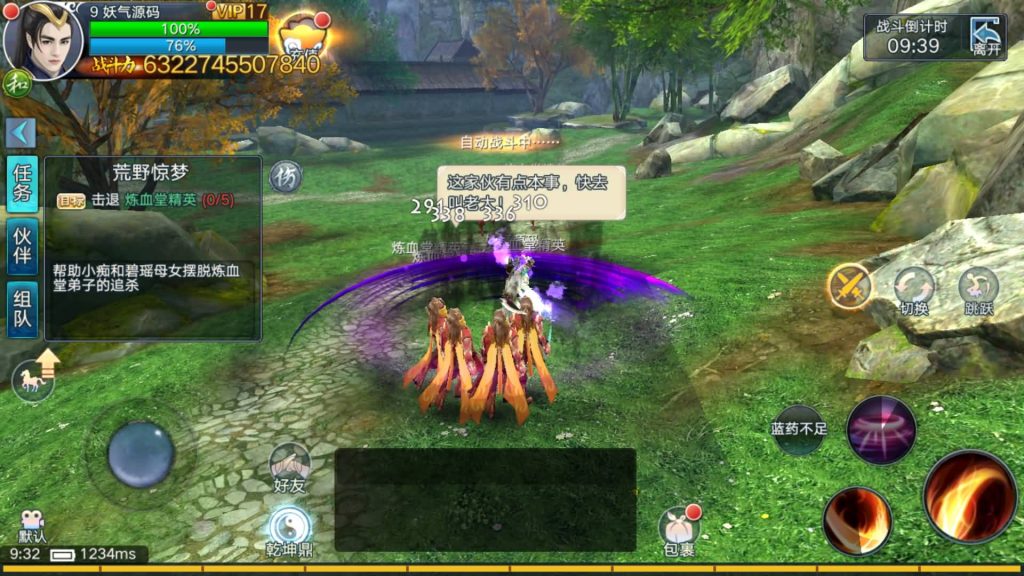Open the 包裹 inventory bag
The image size is (1024, 576).
(x=678, y=530)
